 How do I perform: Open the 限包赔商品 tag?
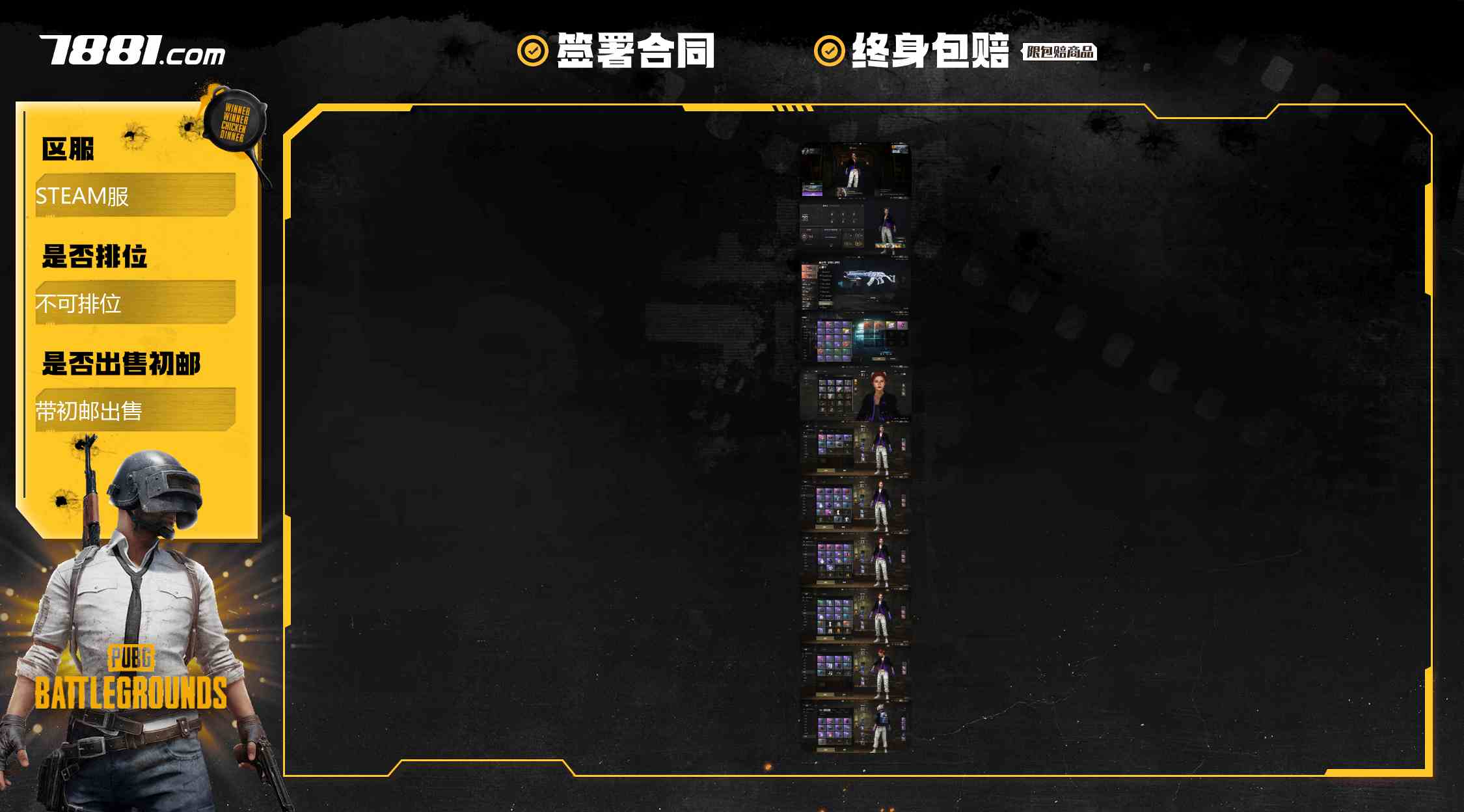(1059, 52)
